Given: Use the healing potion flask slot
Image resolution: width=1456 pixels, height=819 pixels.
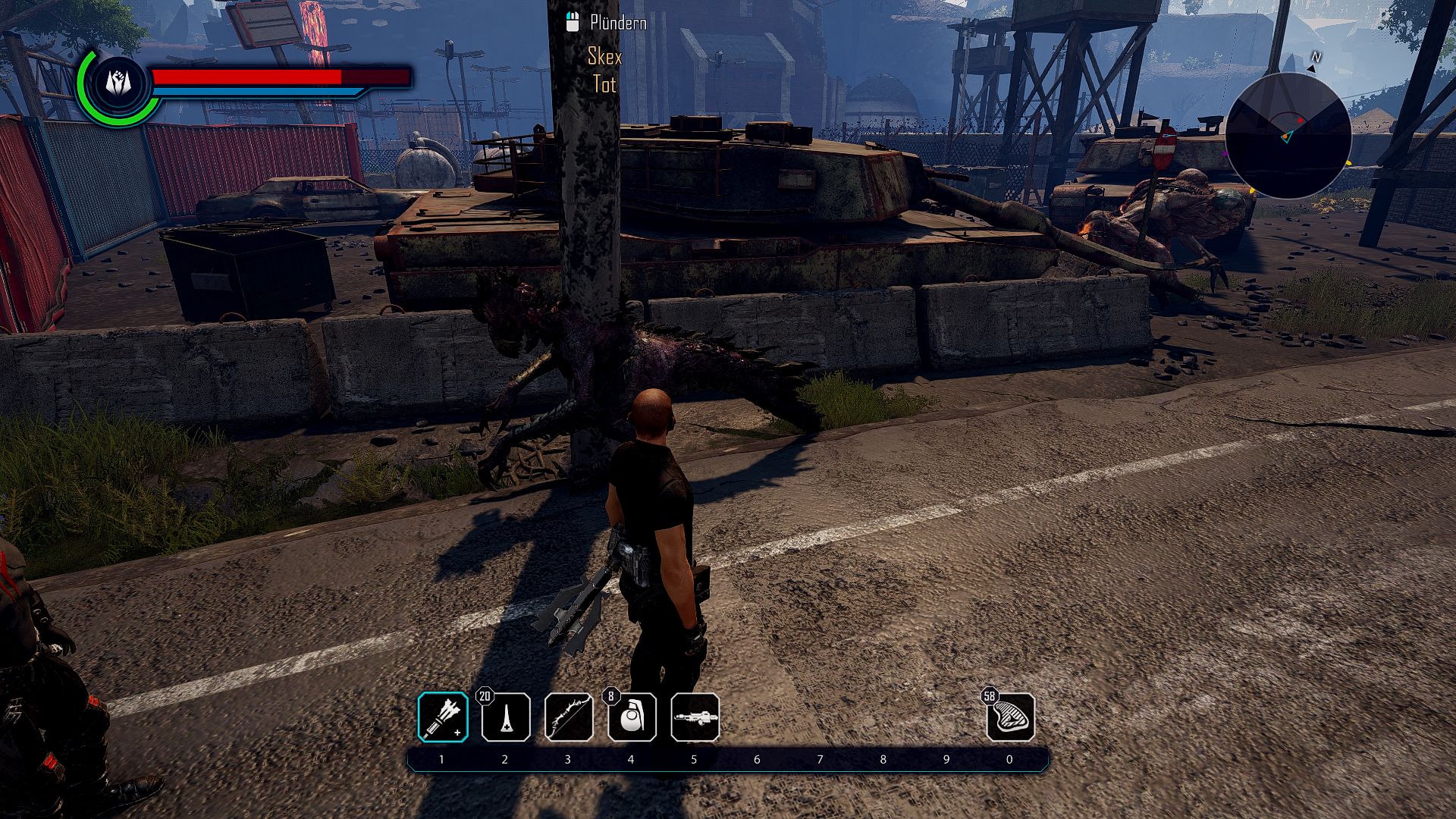Looking at the screenshot, I should (x=506, y=717).
